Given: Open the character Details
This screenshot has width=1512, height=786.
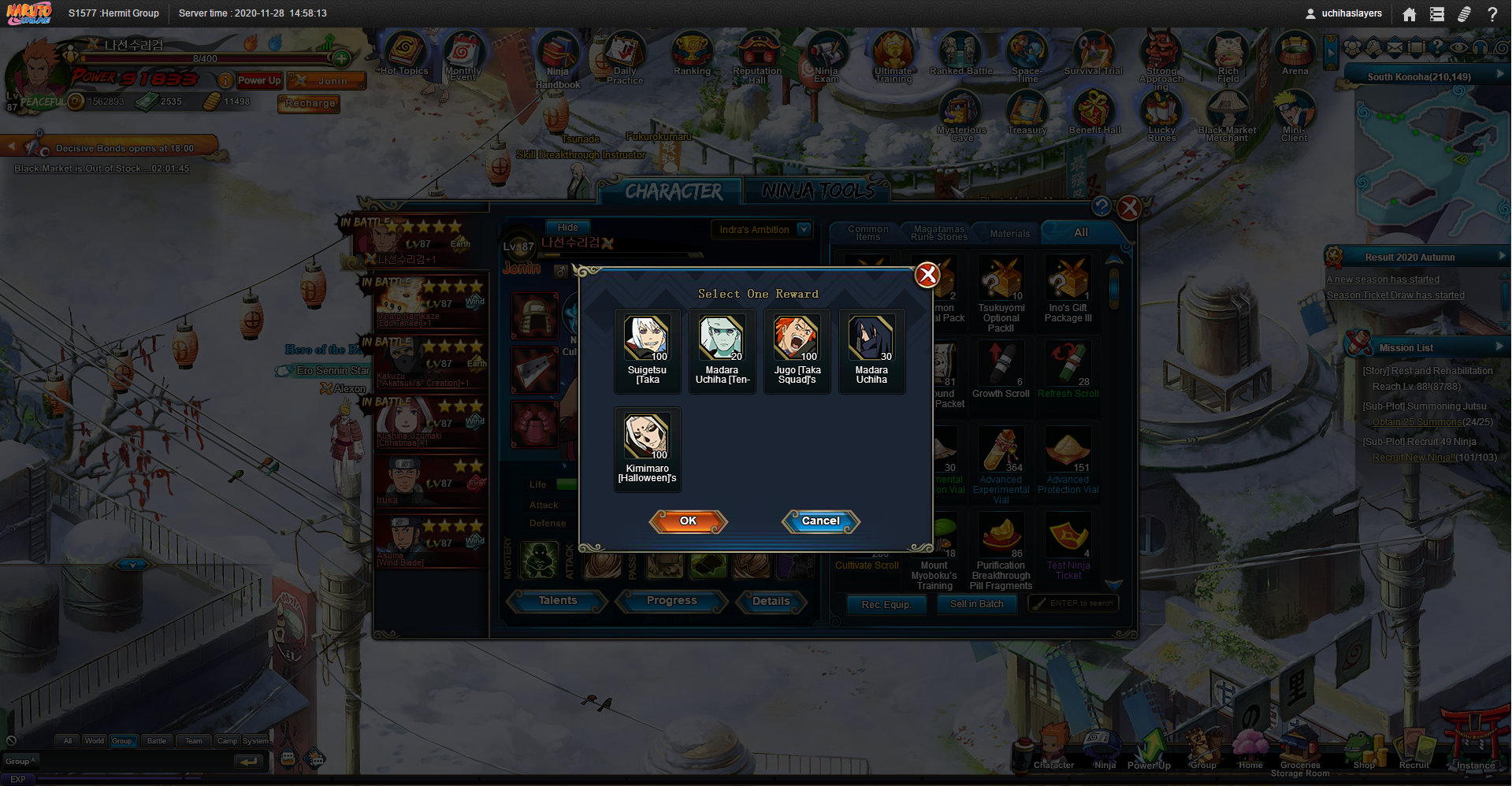Looking at the screenshot, I should pos(771,601).
